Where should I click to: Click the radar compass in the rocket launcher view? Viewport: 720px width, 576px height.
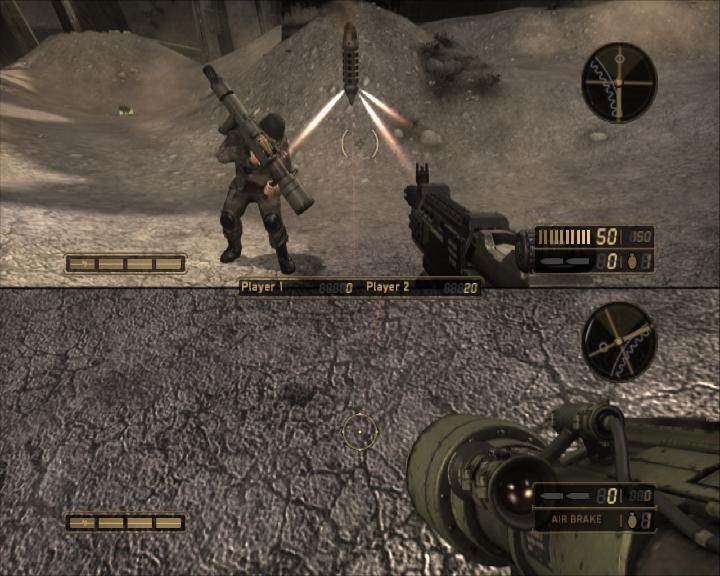click(619, 341)
